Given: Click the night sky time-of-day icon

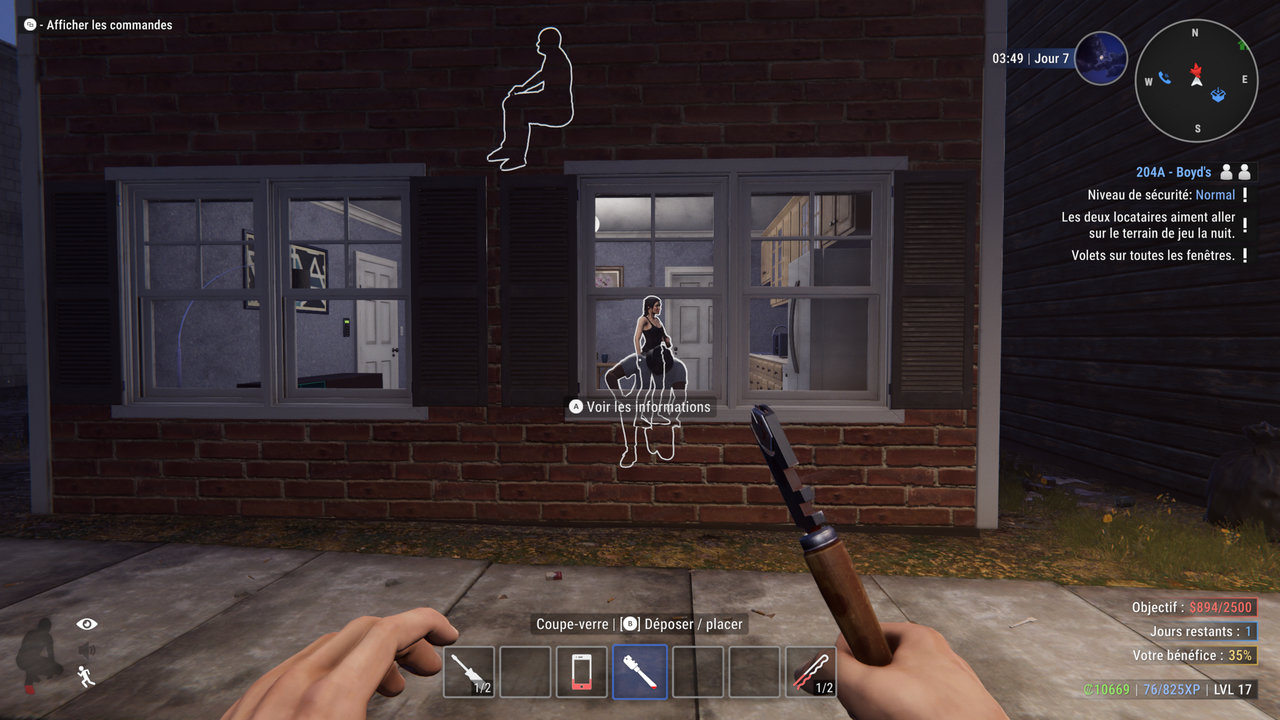Looking at the screenshot, I should pyautogui.click(x=1101, y=58).
